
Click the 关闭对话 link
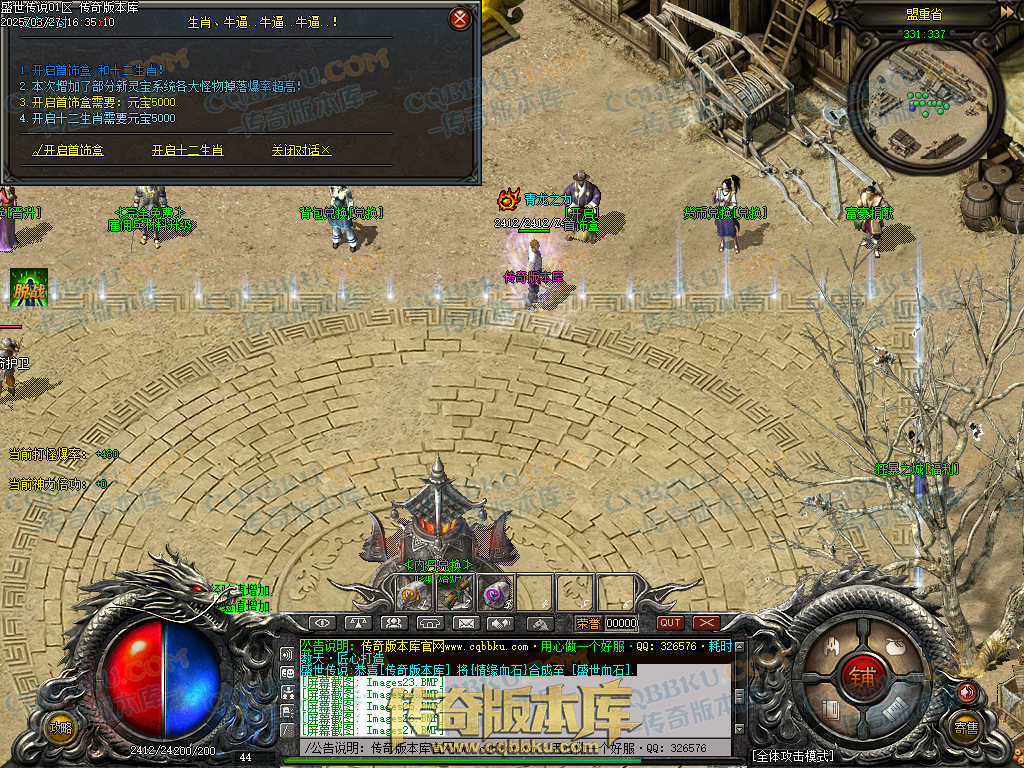point(301,150)
